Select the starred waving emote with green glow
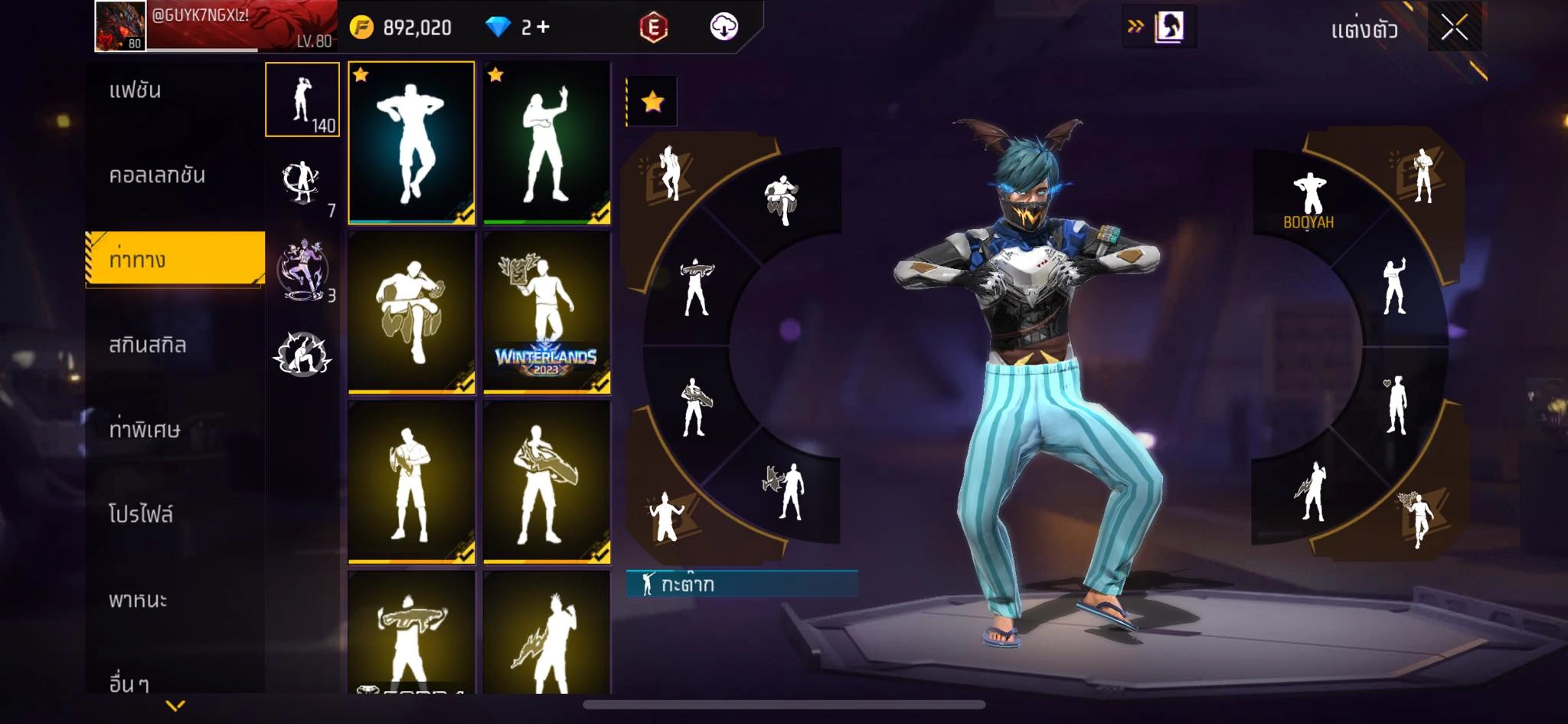Screen dimensions: 1568x724 pos(547,143)
